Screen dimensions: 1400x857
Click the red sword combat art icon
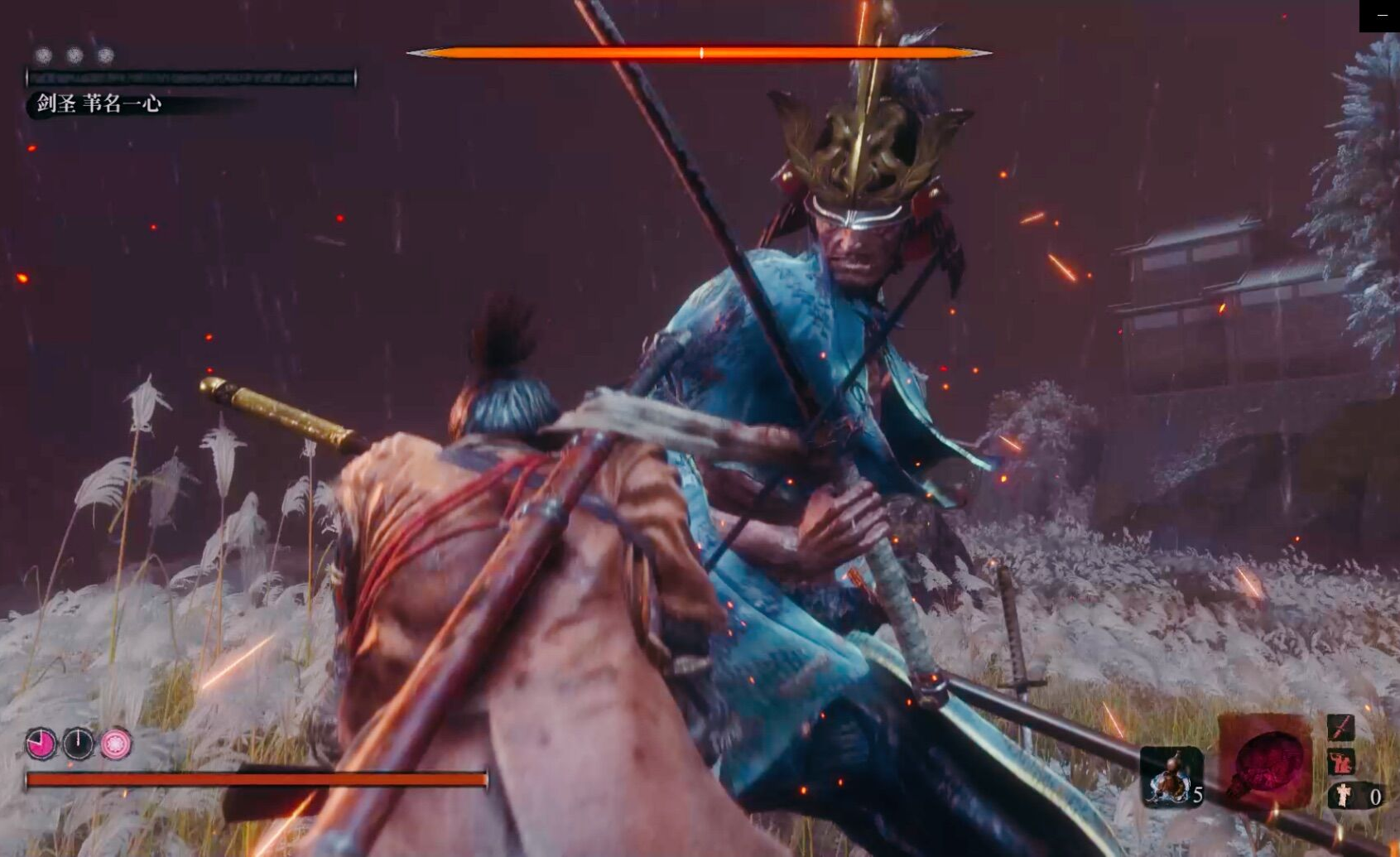[1340, 727]
